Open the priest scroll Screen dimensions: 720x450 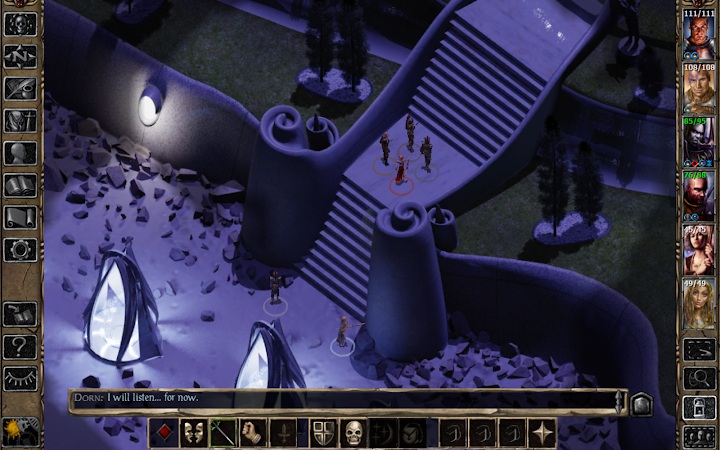point(20,217)
